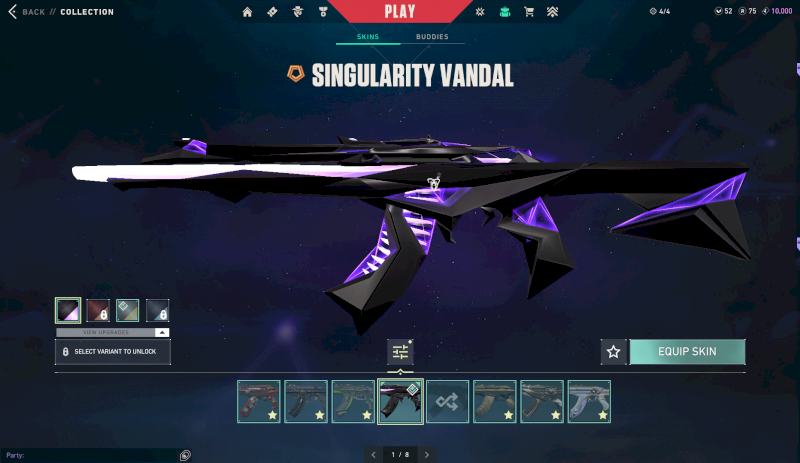Screen dimensions: 800x463
Task: Start matchmaking with the PLAY button
Action: click(x=399, y=12)
